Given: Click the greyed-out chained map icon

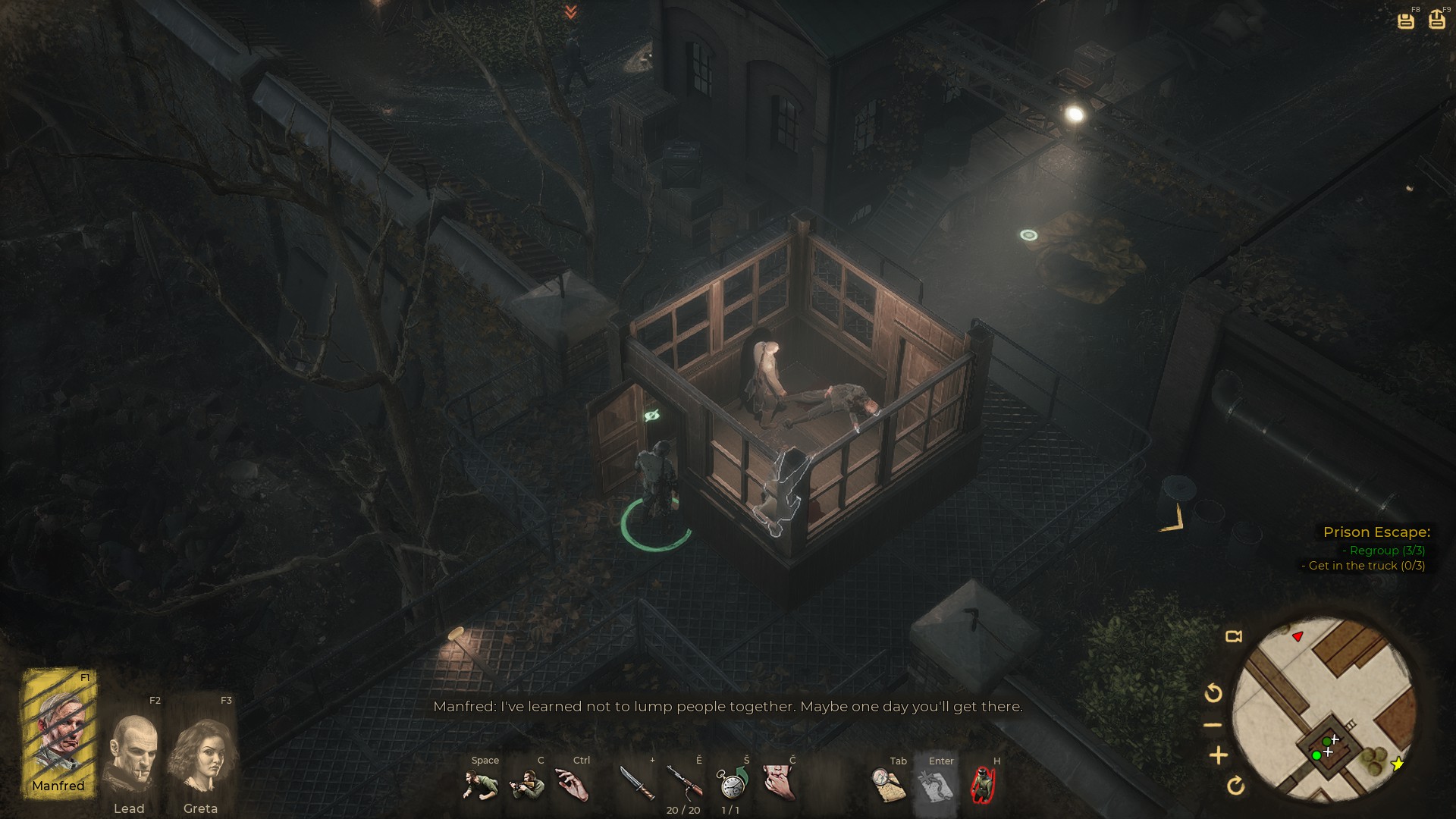Looking at the screenshot, I should pos(935,786).
